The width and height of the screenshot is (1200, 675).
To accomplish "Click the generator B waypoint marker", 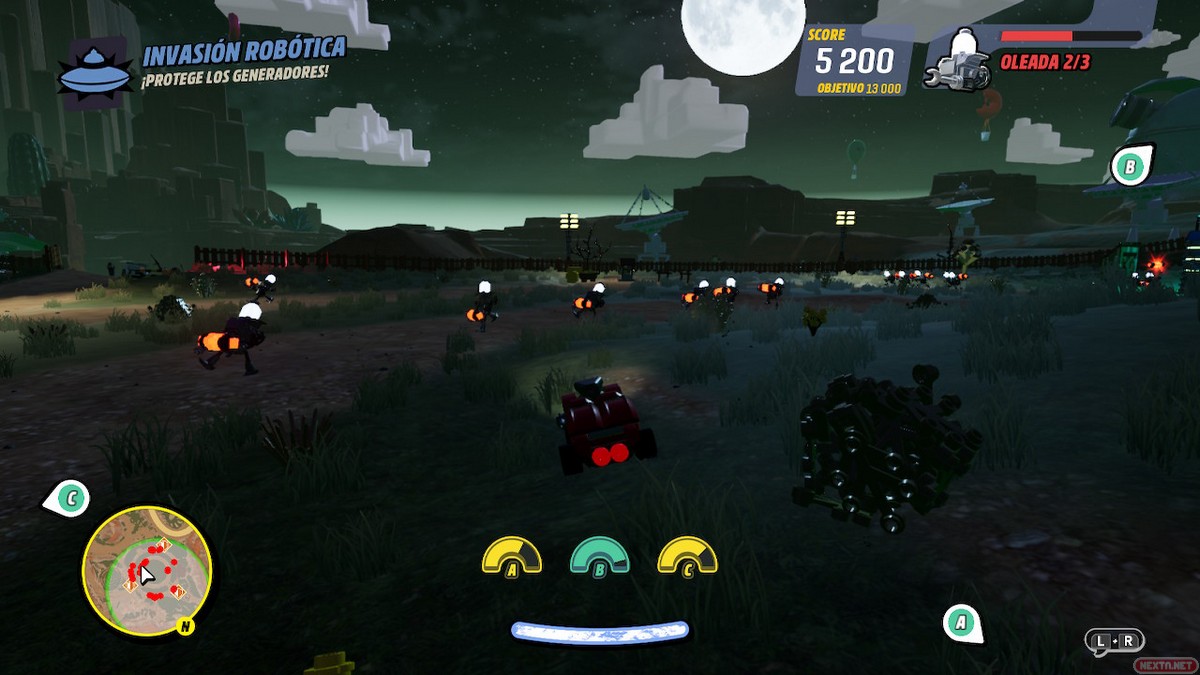I will coord(1130,167).
